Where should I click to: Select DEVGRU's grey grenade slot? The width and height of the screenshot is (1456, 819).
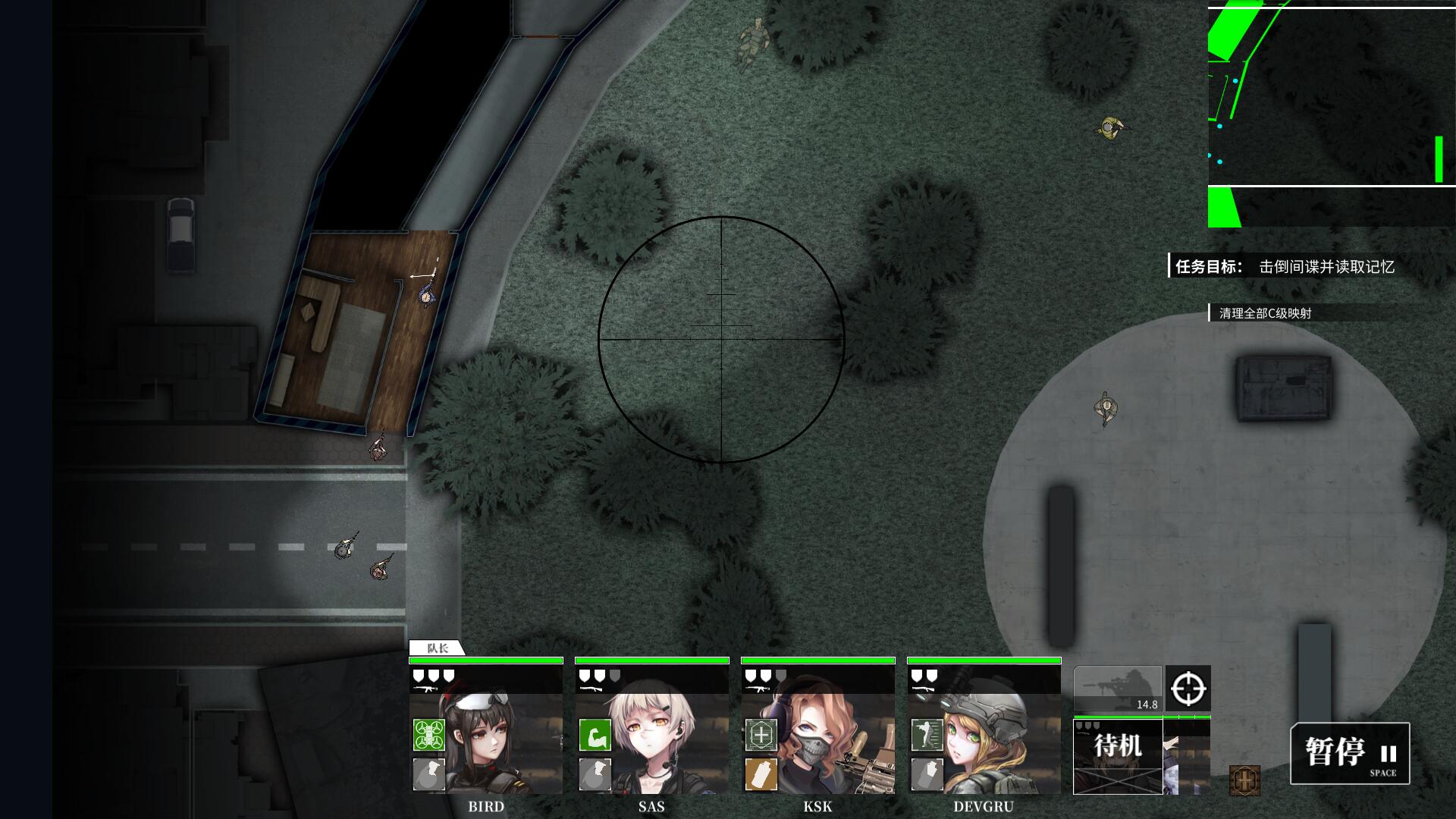click(x=927, y=774)
